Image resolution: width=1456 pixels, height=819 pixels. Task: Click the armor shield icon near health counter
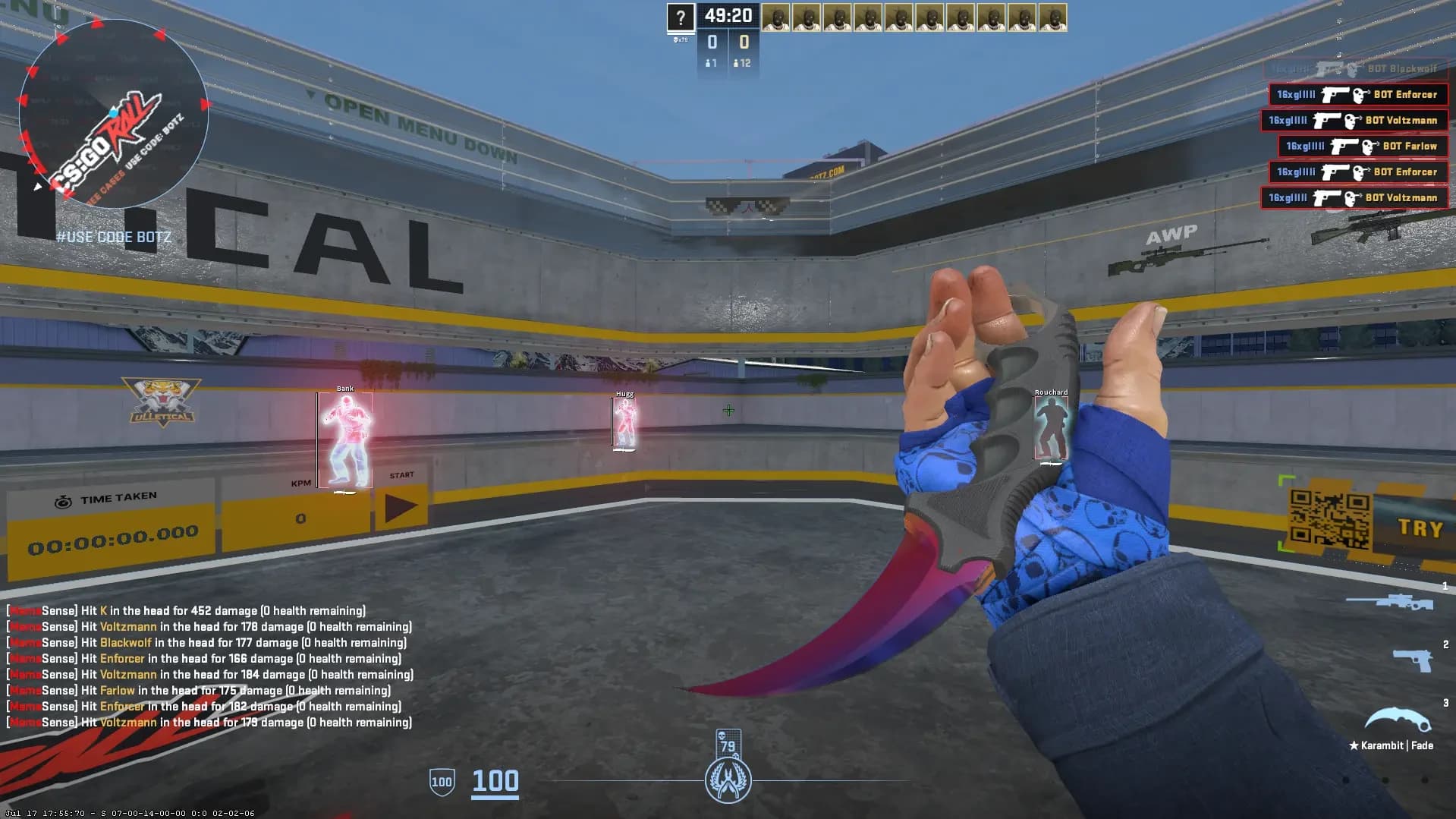(x=442, y=780)
